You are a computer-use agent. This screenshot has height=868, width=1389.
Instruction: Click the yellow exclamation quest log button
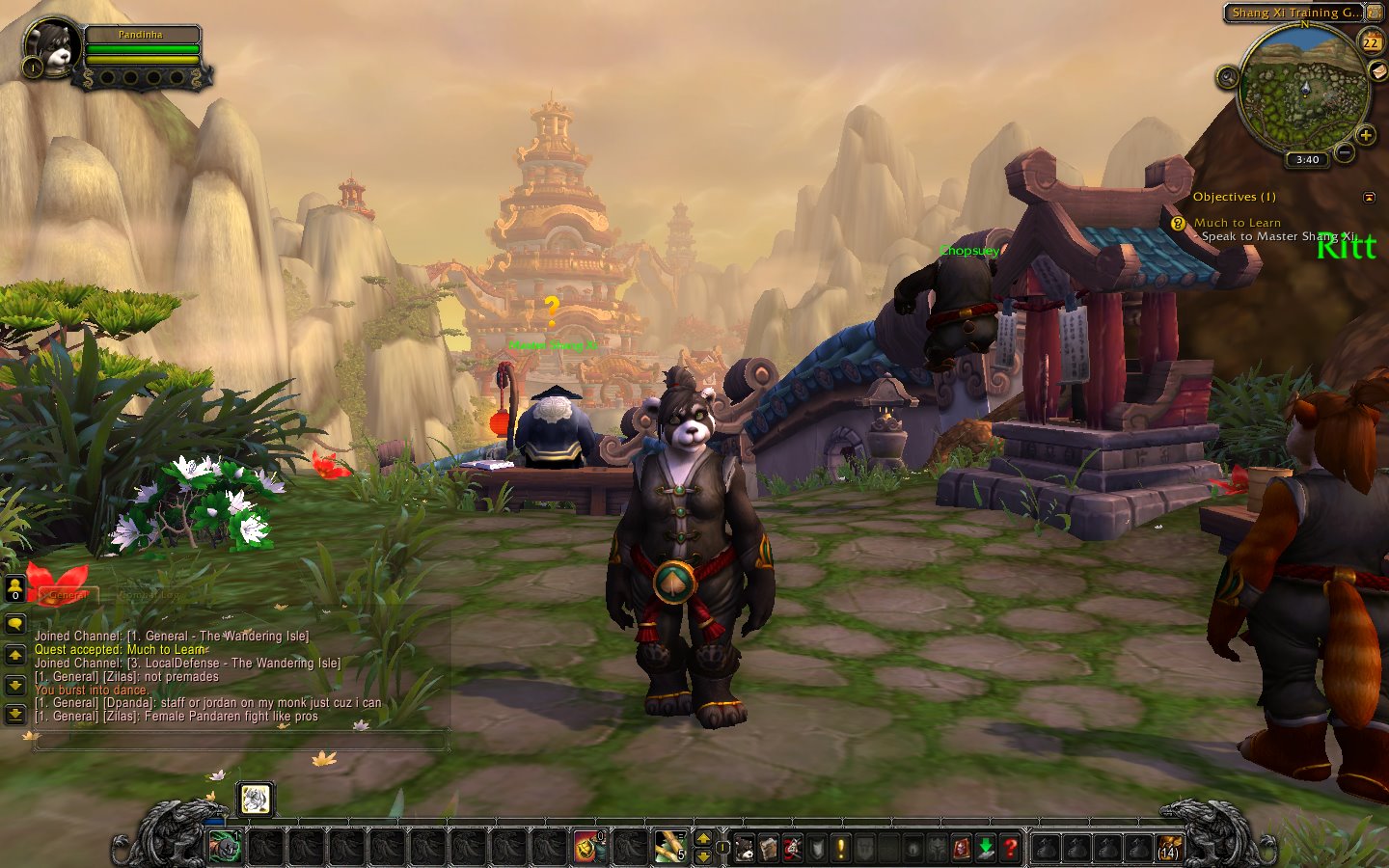coord(841,848)
